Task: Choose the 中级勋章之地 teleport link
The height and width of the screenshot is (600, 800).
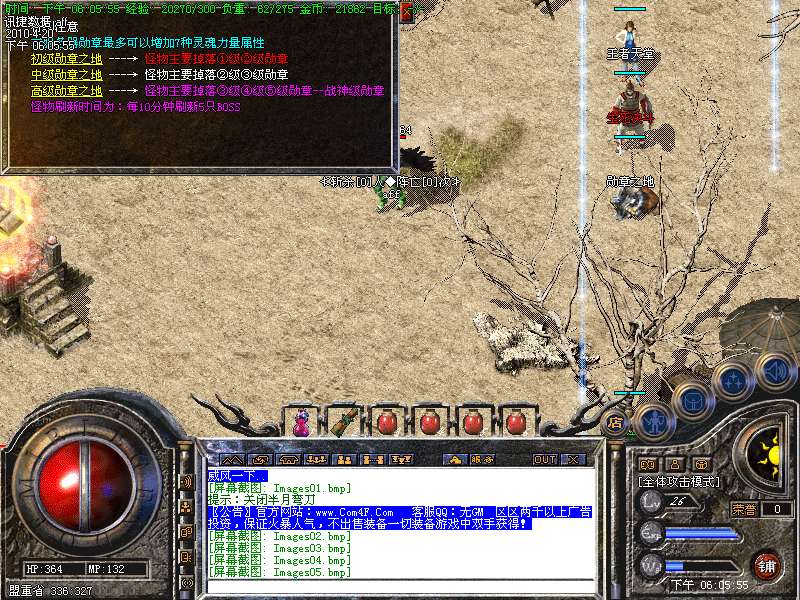Action: [66, 75]
